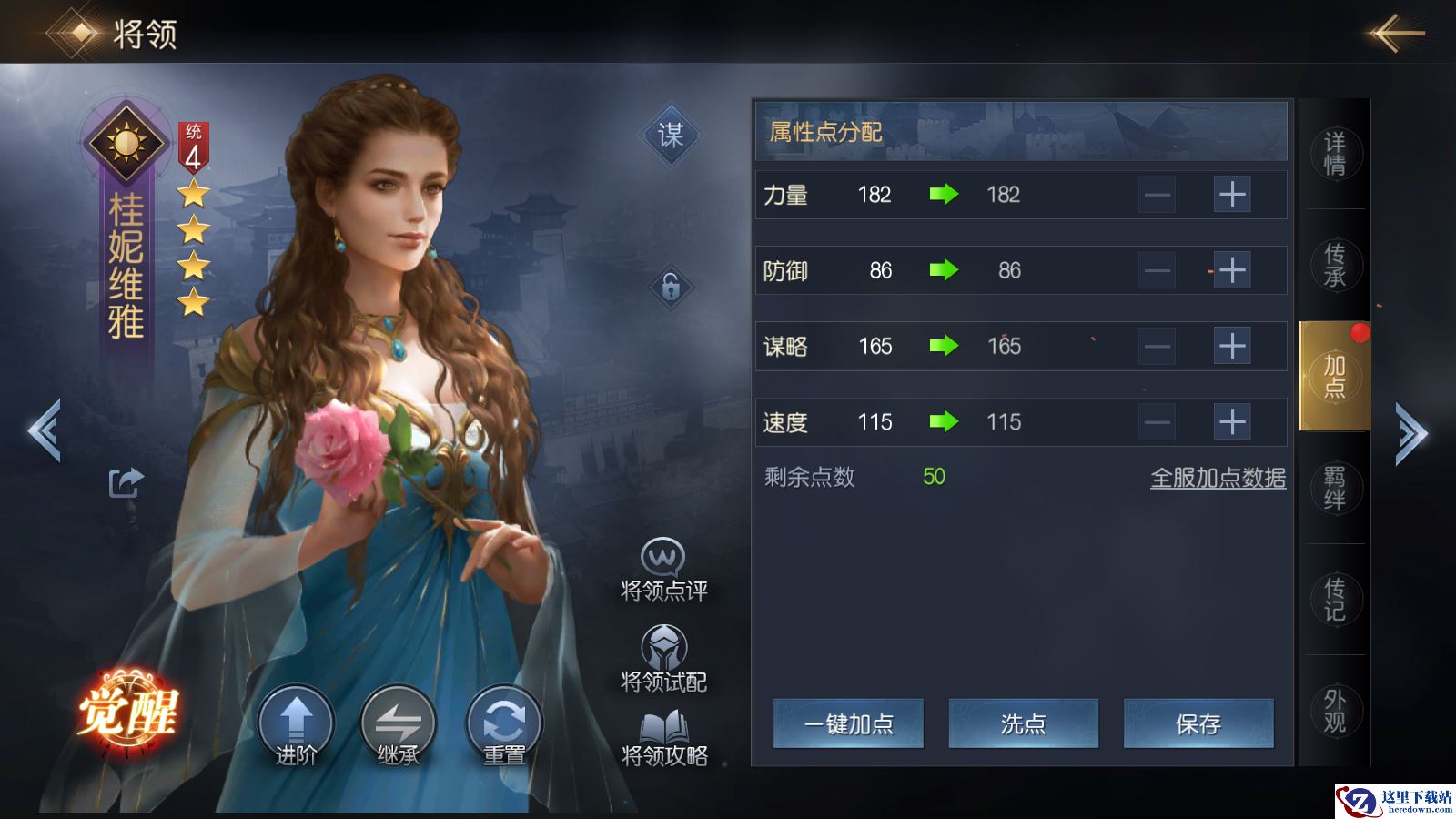This screenshot has width=1456, height=819.
Task: Add a point to 速度
Action: click(1232, 422)
